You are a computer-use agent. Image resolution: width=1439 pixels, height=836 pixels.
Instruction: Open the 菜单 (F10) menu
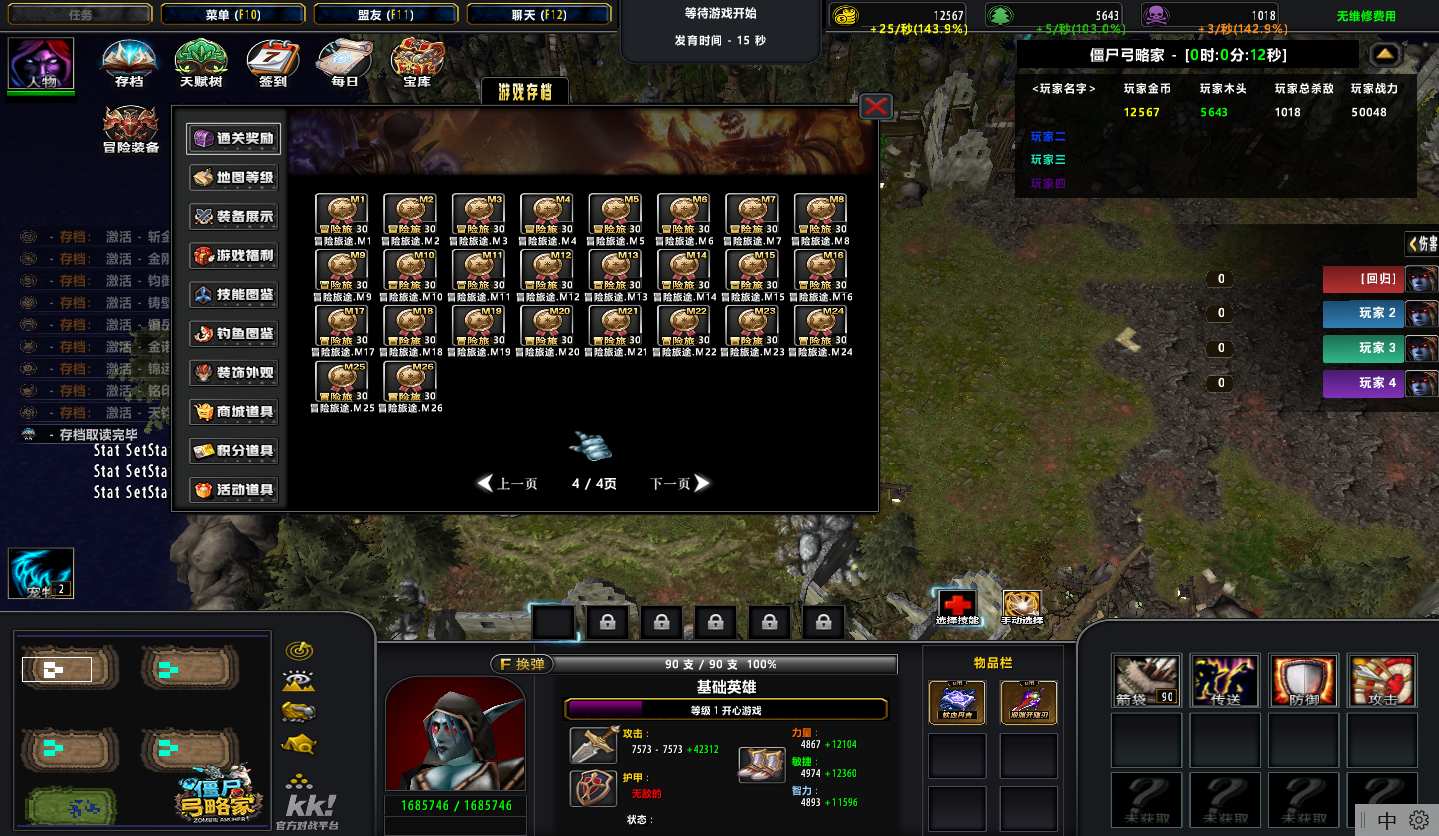point(232,14)
